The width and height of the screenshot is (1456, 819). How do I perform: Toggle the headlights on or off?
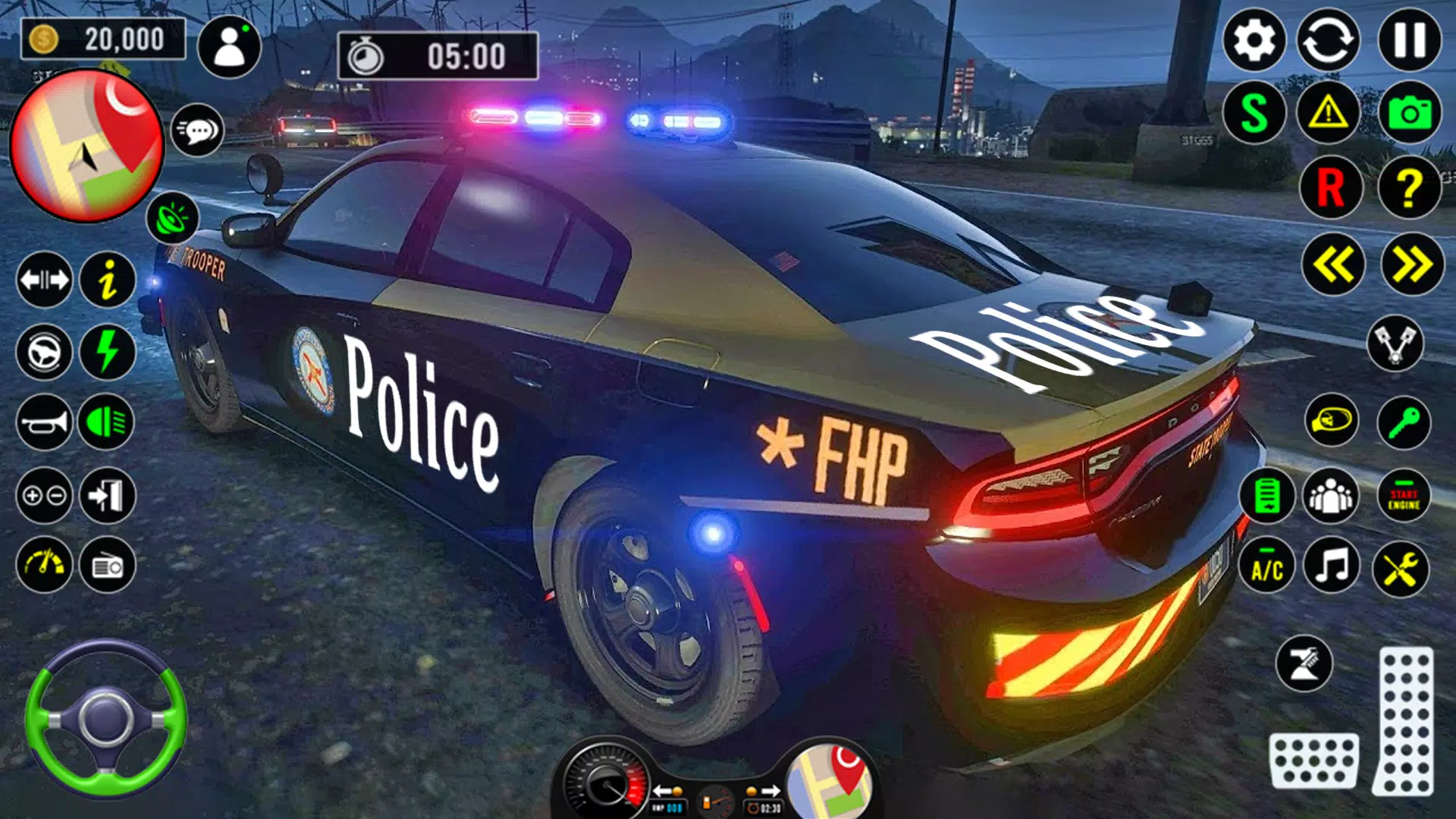point(105,423)
